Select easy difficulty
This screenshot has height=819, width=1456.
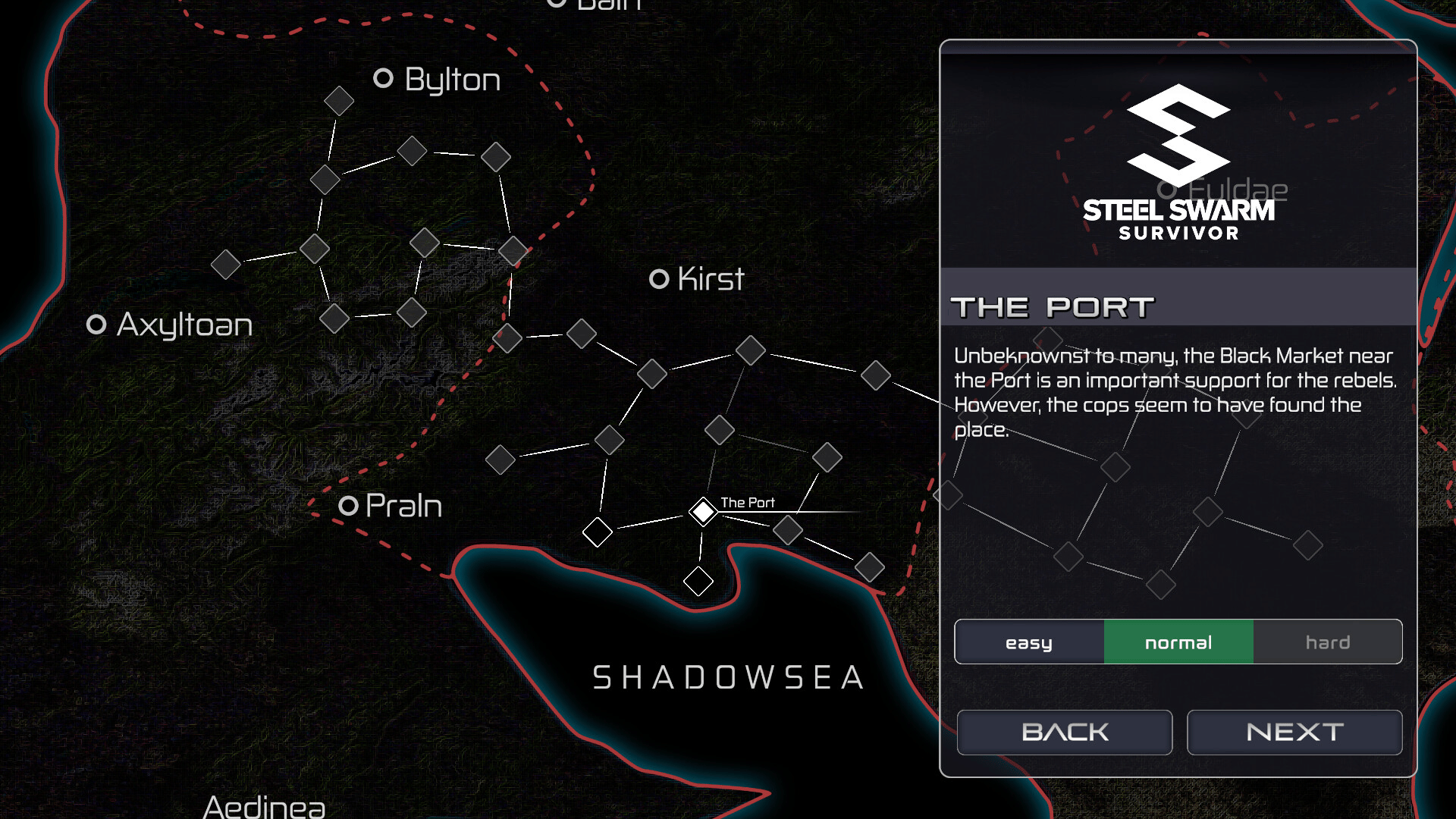1028,642
